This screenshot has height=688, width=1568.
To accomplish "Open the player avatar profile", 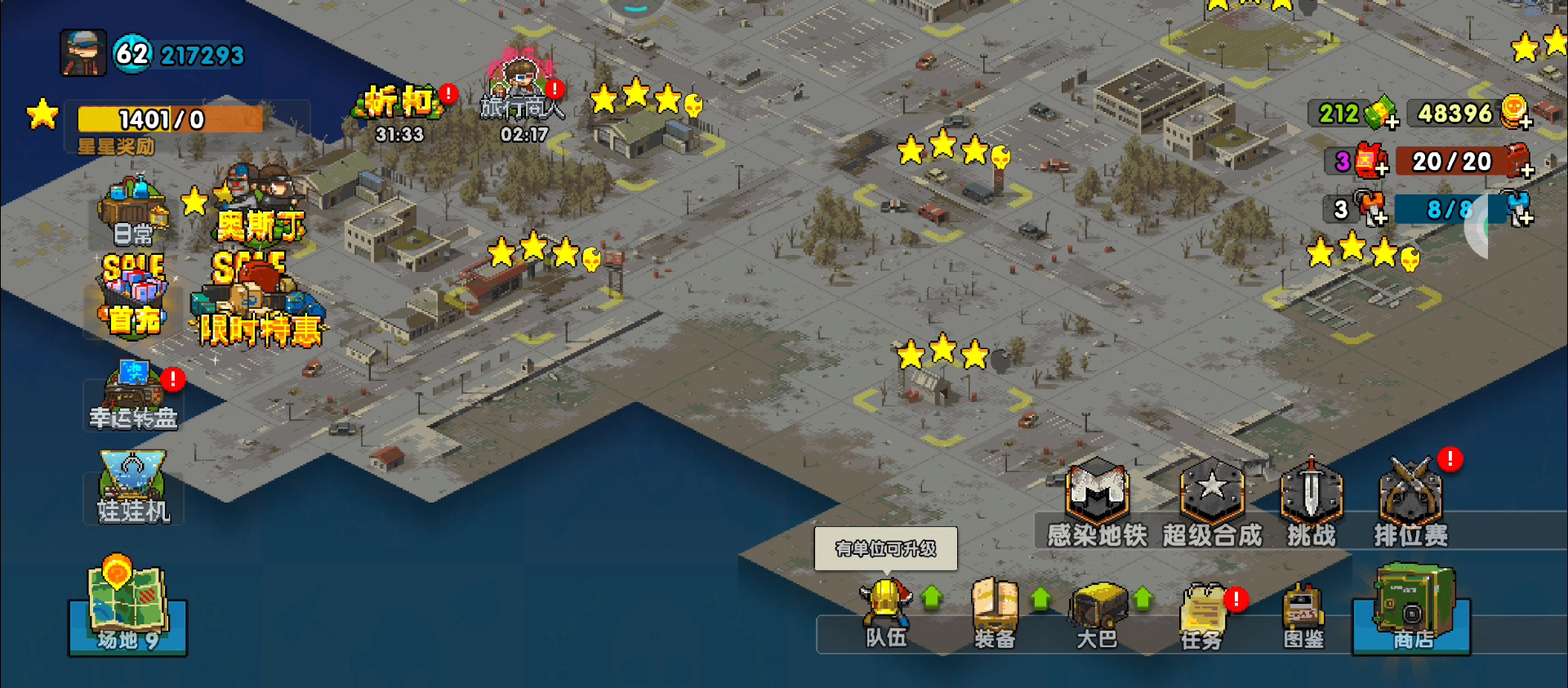I will [83, 54].
